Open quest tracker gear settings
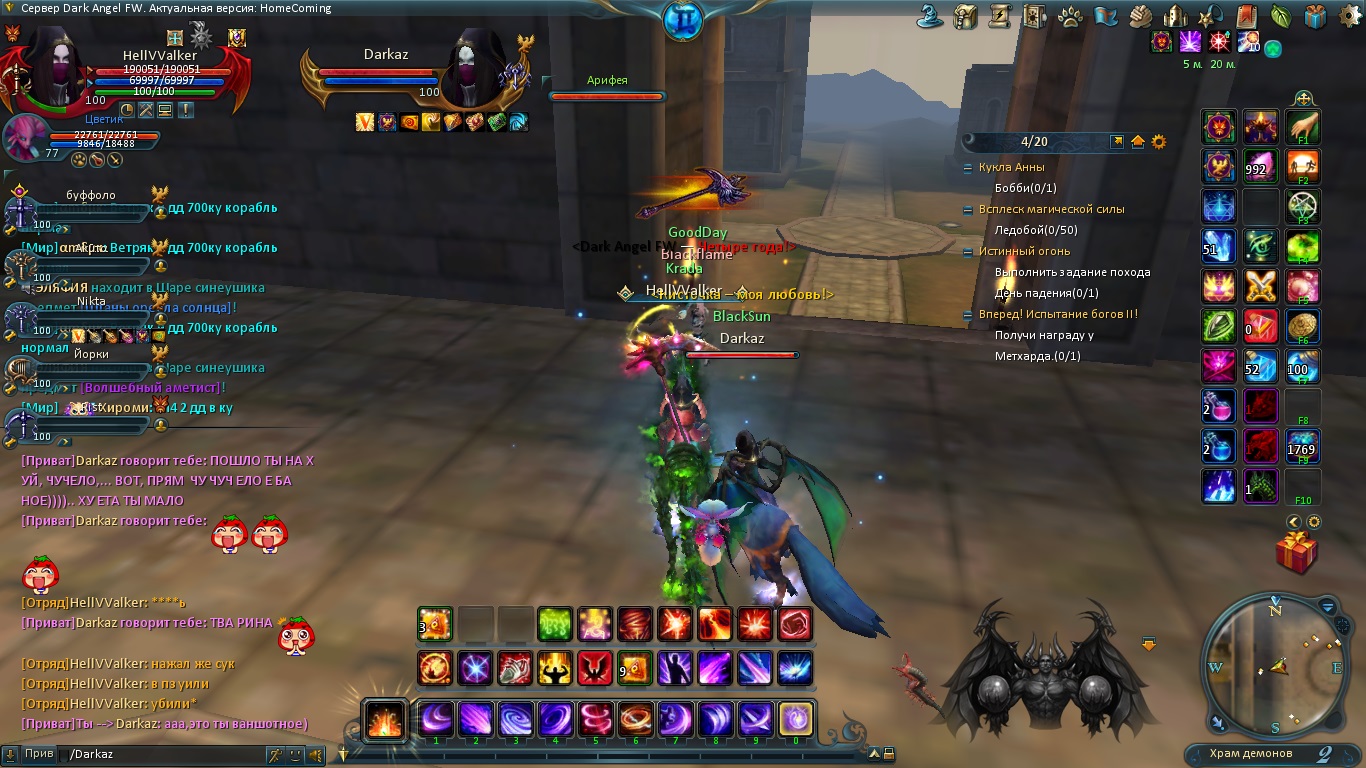Screen dimensions: 1366x768 (x=1159, y=142)
